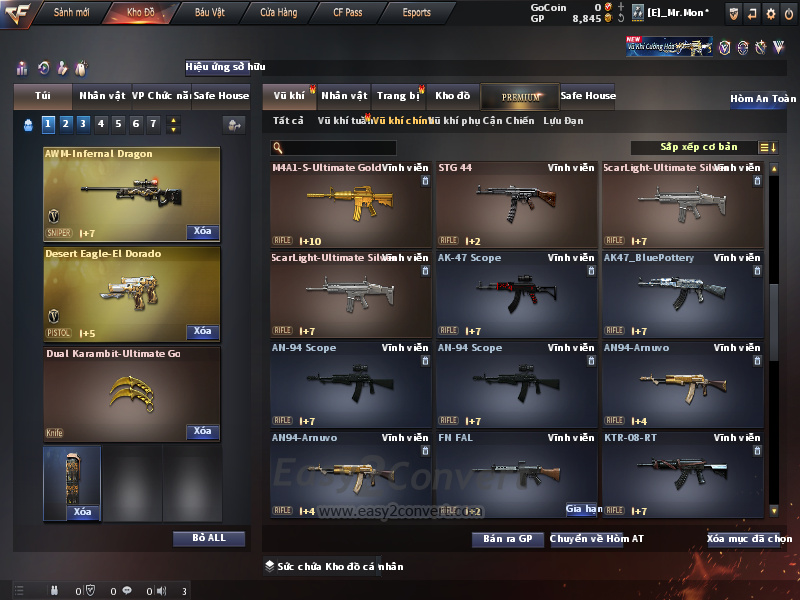800x600 pixels.
Task: Click the Bỏ ALL button
Action: (209, 538)
